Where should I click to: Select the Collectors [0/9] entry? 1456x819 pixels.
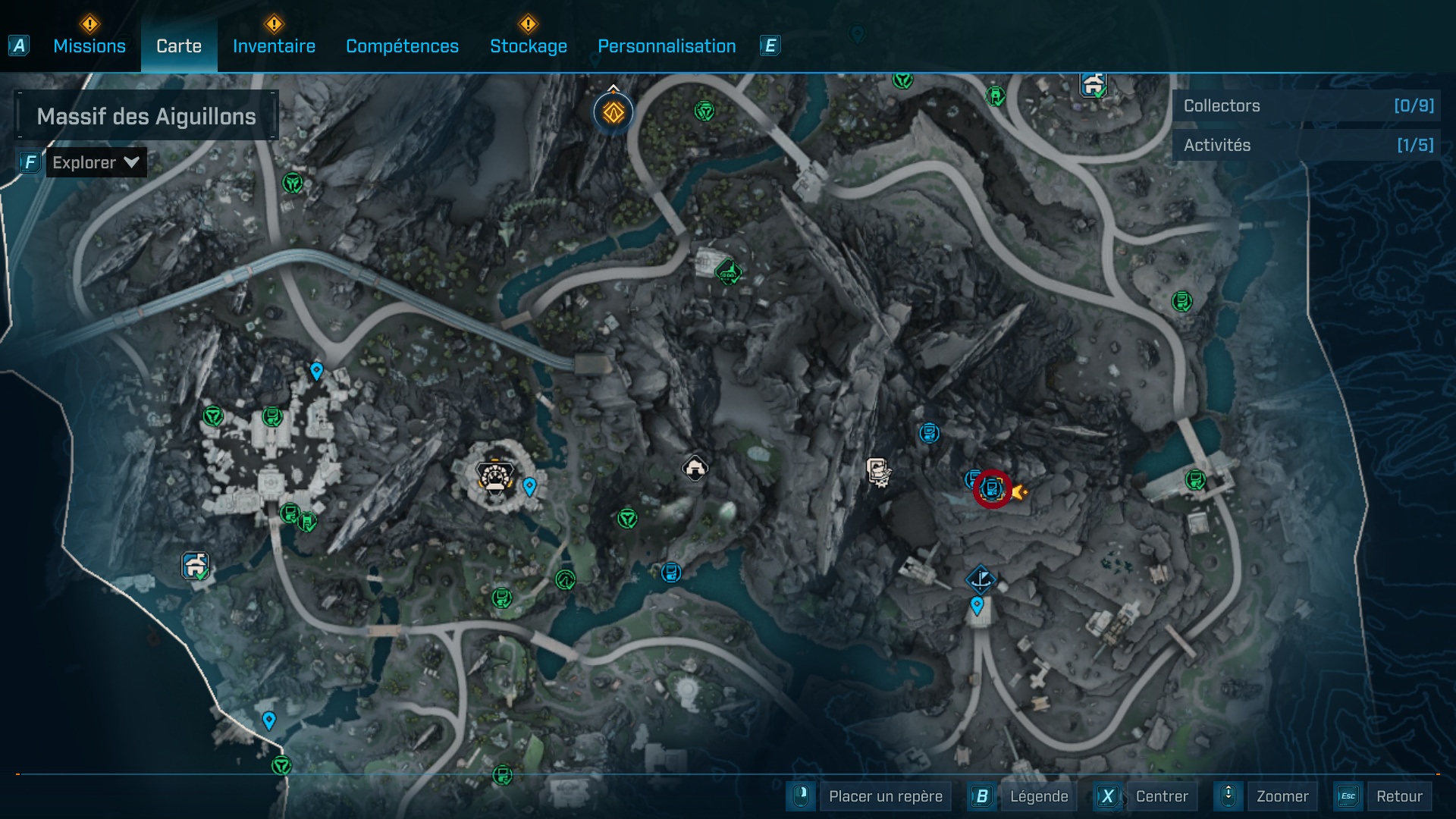tap(1304, 105)
